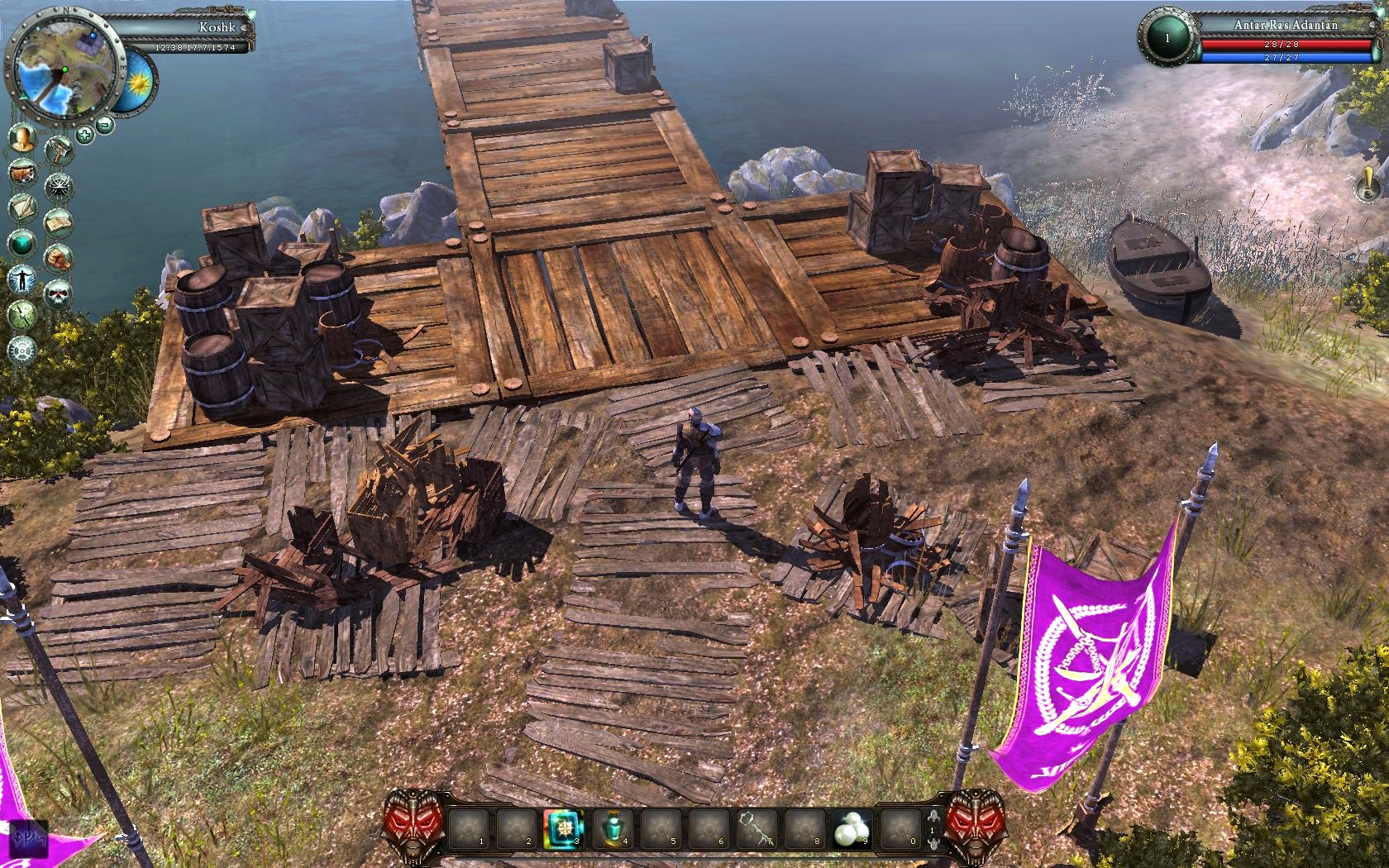1389x868 pixels.
Task: Open the character portrait head icon
Action: pyautogui.click(x=22, y=137)
